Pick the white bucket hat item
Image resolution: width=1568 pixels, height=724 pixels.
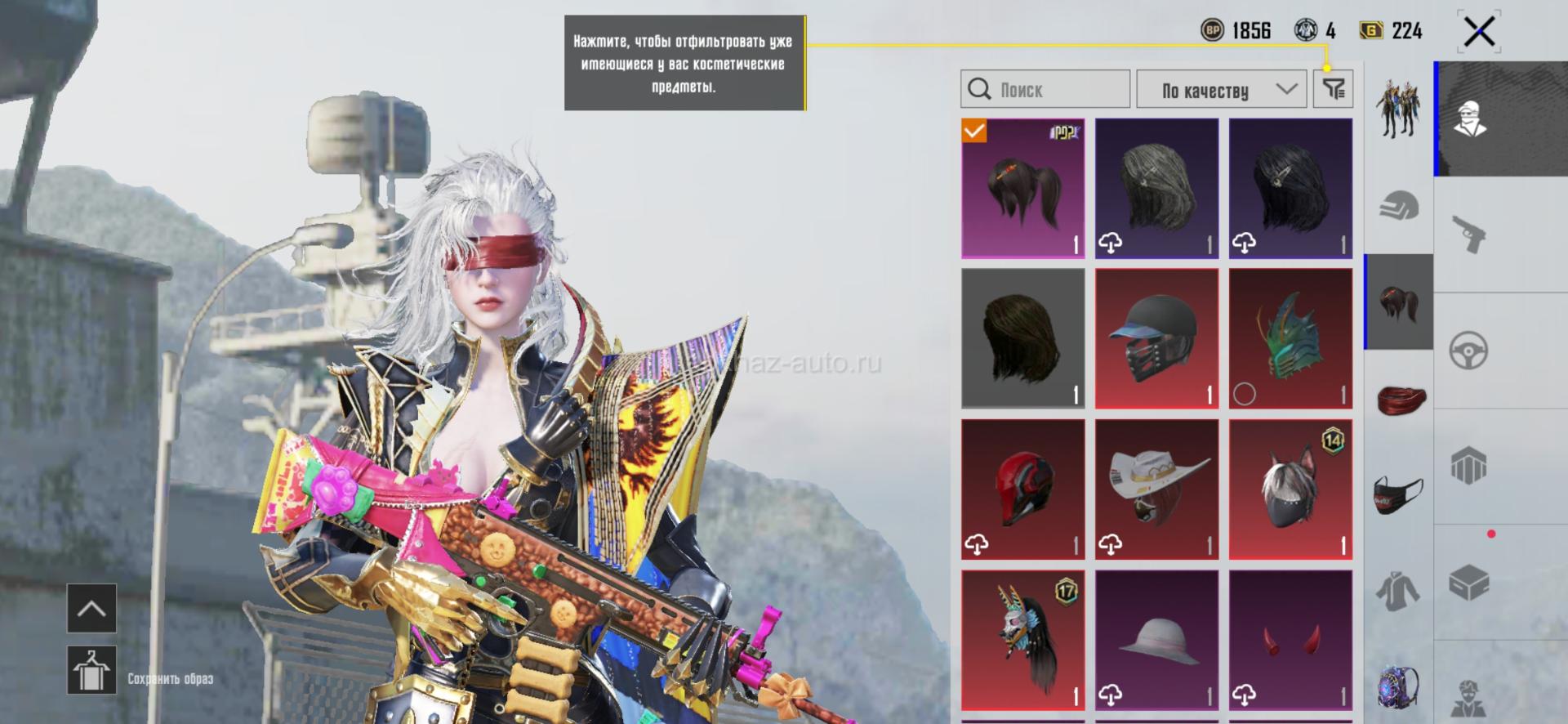[x=1156, y=640]
